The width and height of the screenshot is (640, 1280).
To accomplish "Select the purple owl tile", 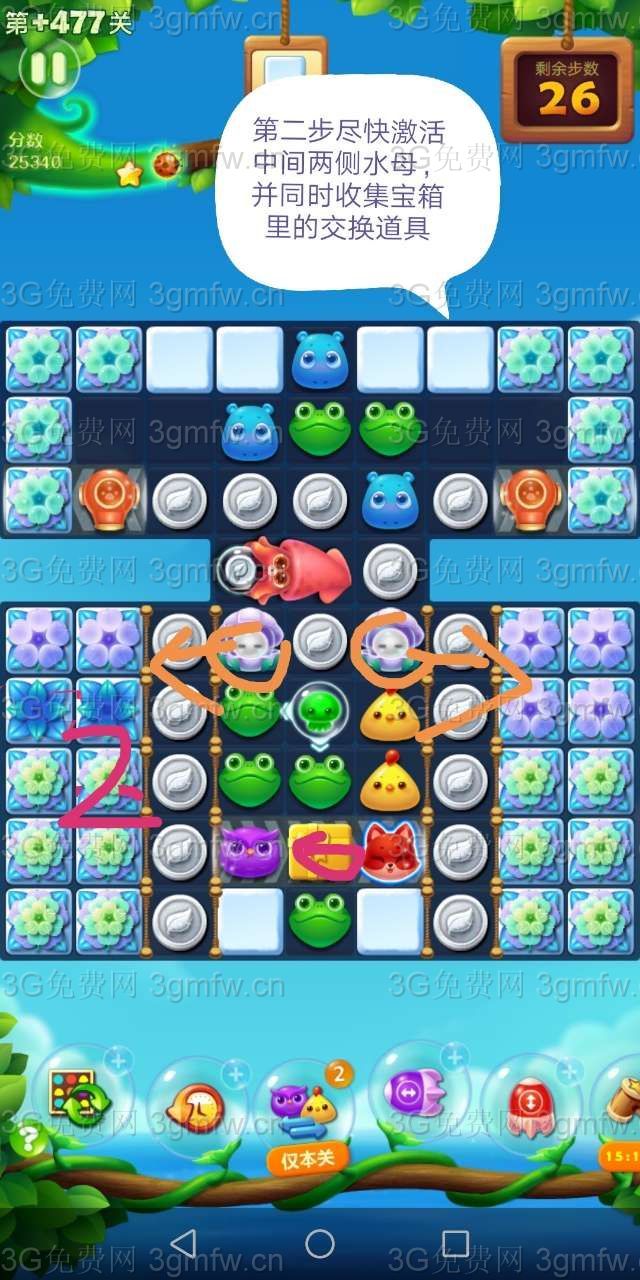I will click(x=249, y=852).
